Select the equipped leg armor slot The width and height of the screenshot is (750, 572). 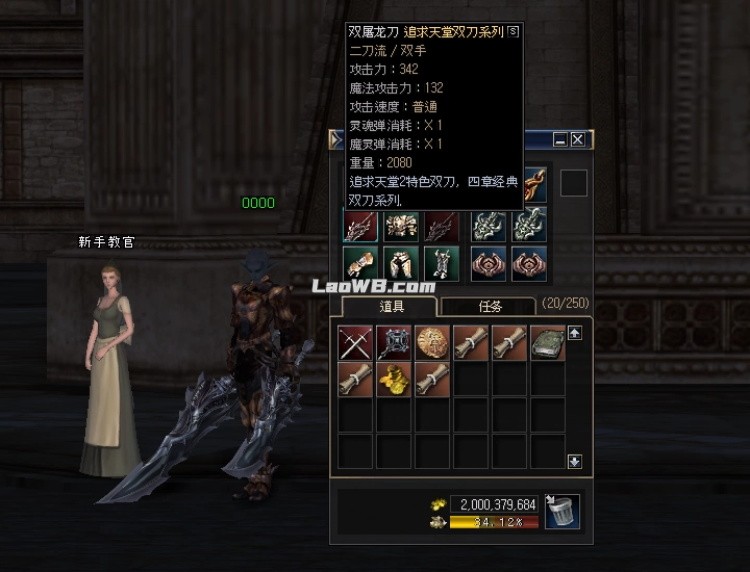402,263
